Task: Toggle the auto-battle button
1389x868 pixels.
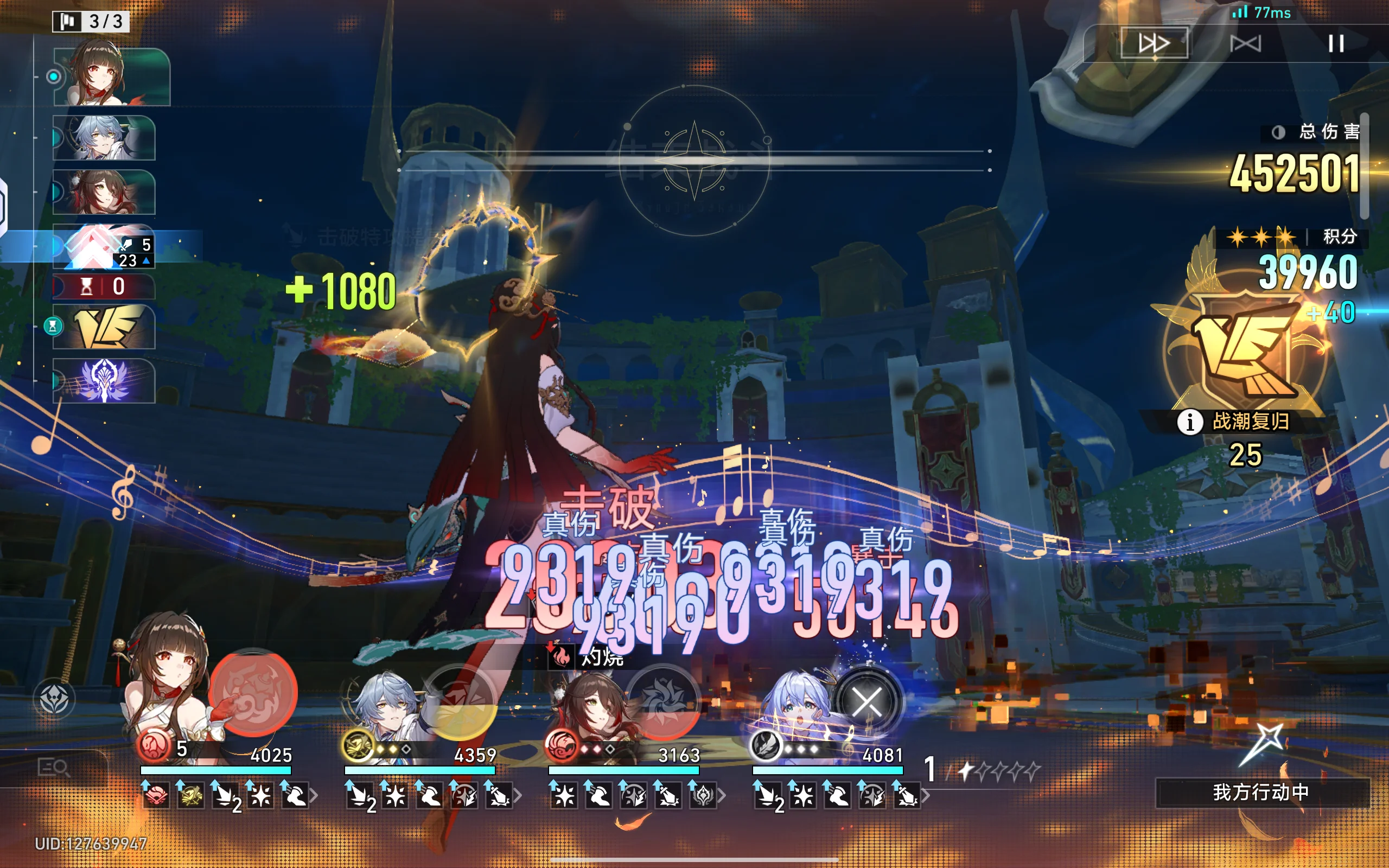Action: tap(1246, 43)
